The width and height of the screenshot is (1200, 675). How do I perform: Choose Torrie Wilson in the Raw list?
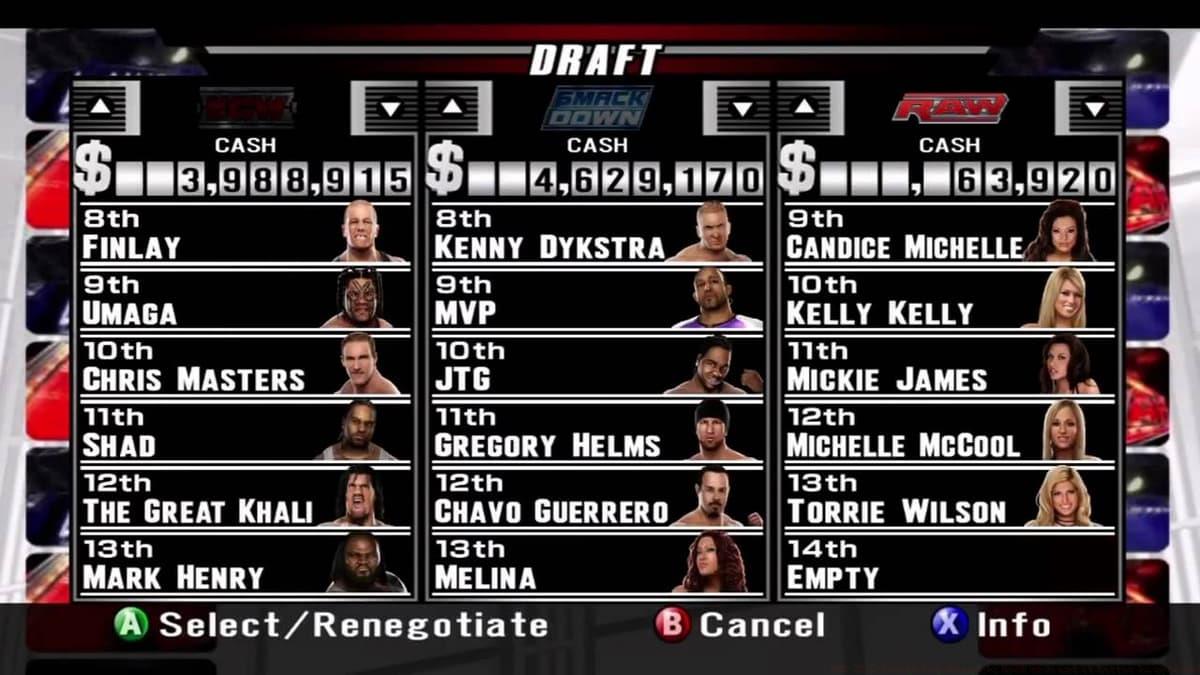[948, 497]
